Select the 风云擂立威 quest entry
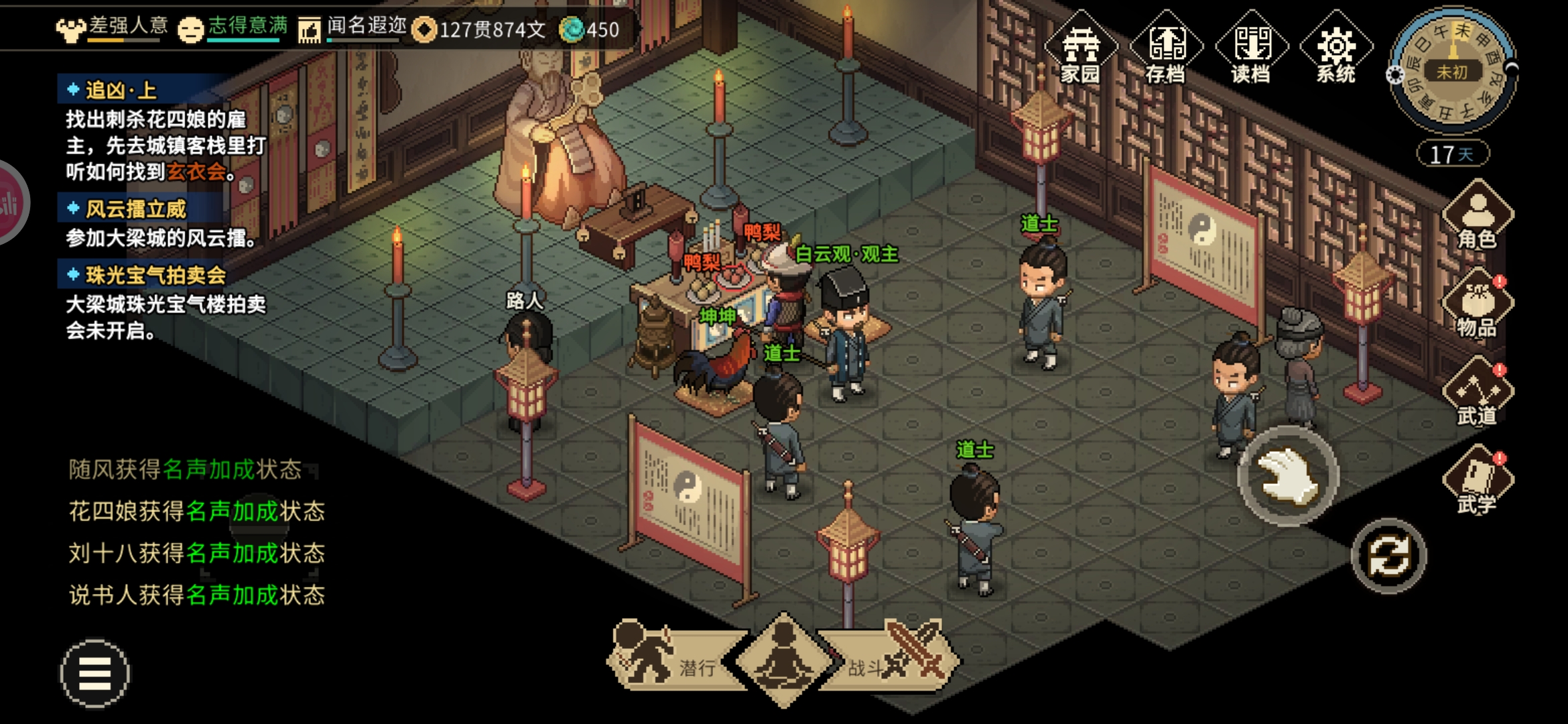 (x=135, y=209)
